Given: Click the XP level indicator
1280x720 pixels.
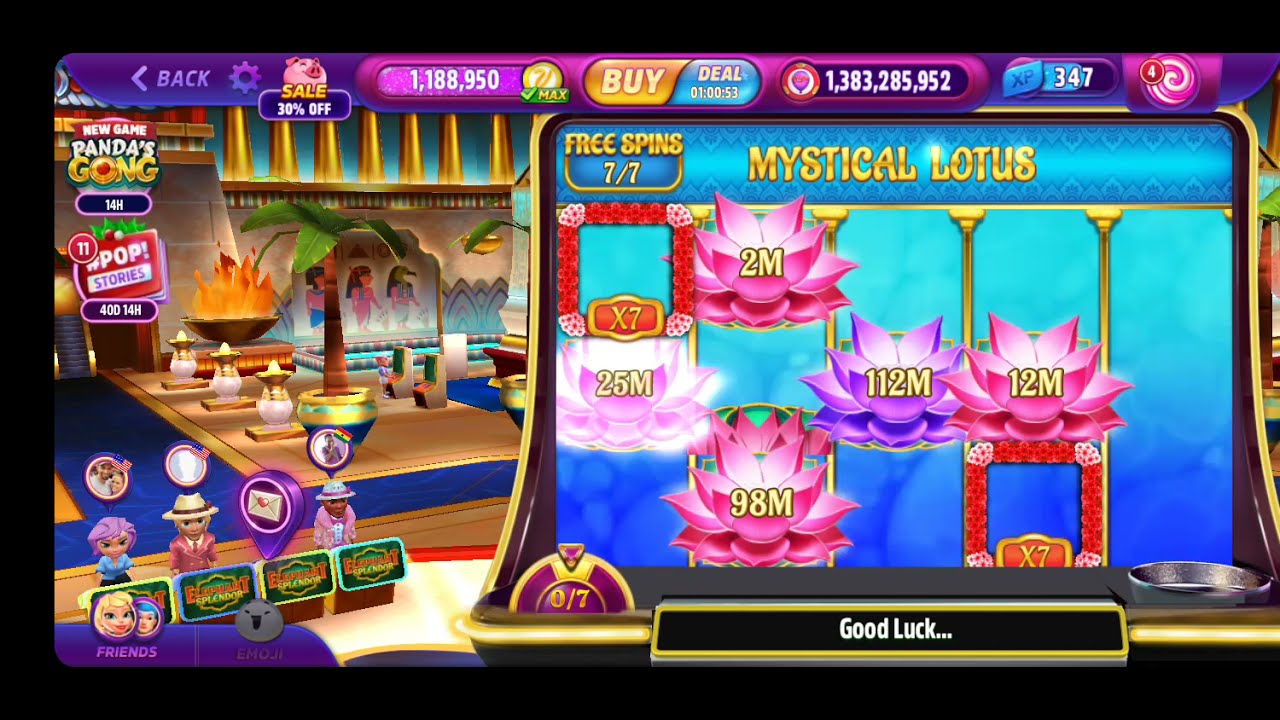Looking at the screenshot, I should pos(1048,79).
